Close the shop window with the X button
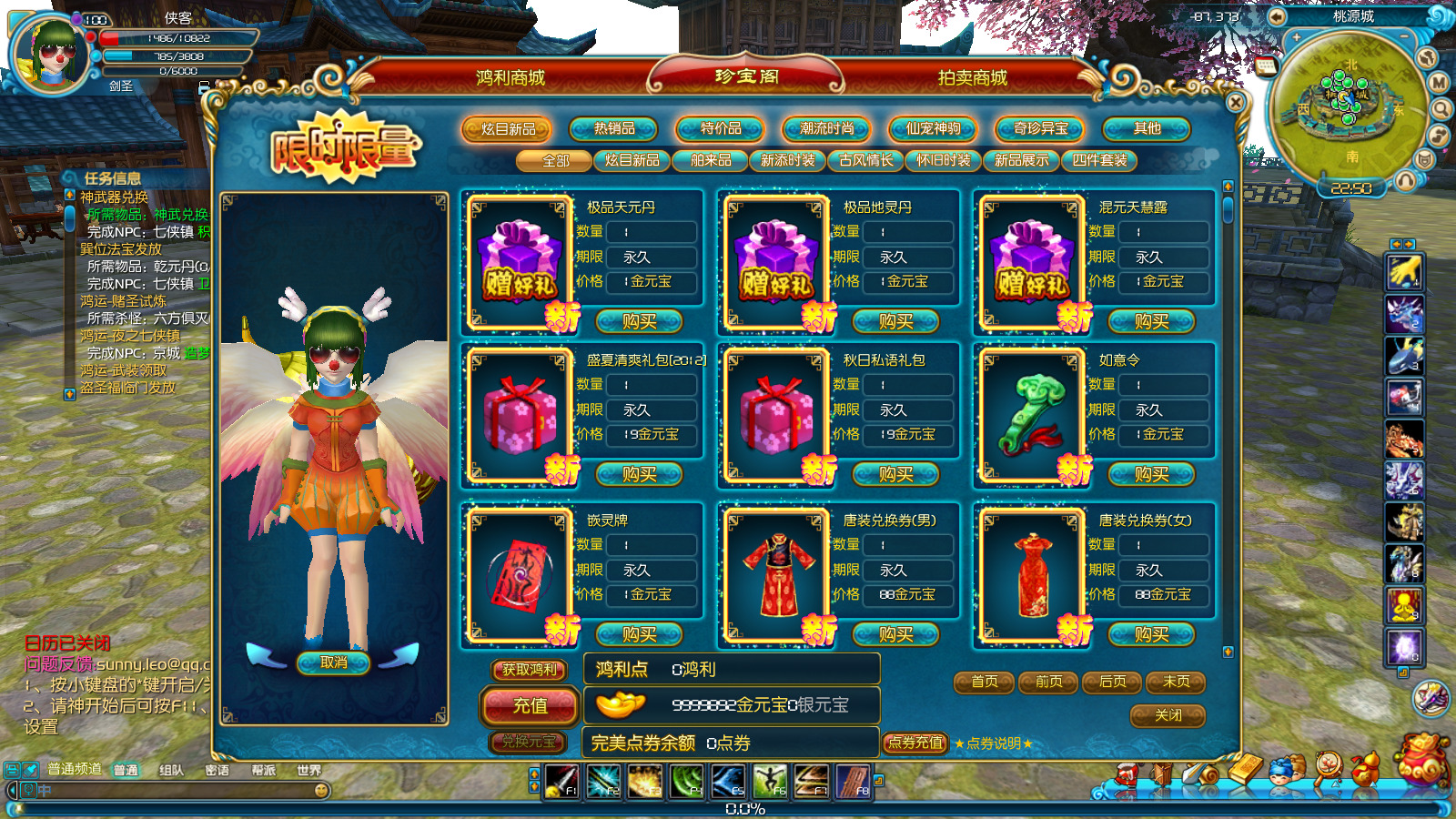1456x819 pixels. [x=1235, y=103]
